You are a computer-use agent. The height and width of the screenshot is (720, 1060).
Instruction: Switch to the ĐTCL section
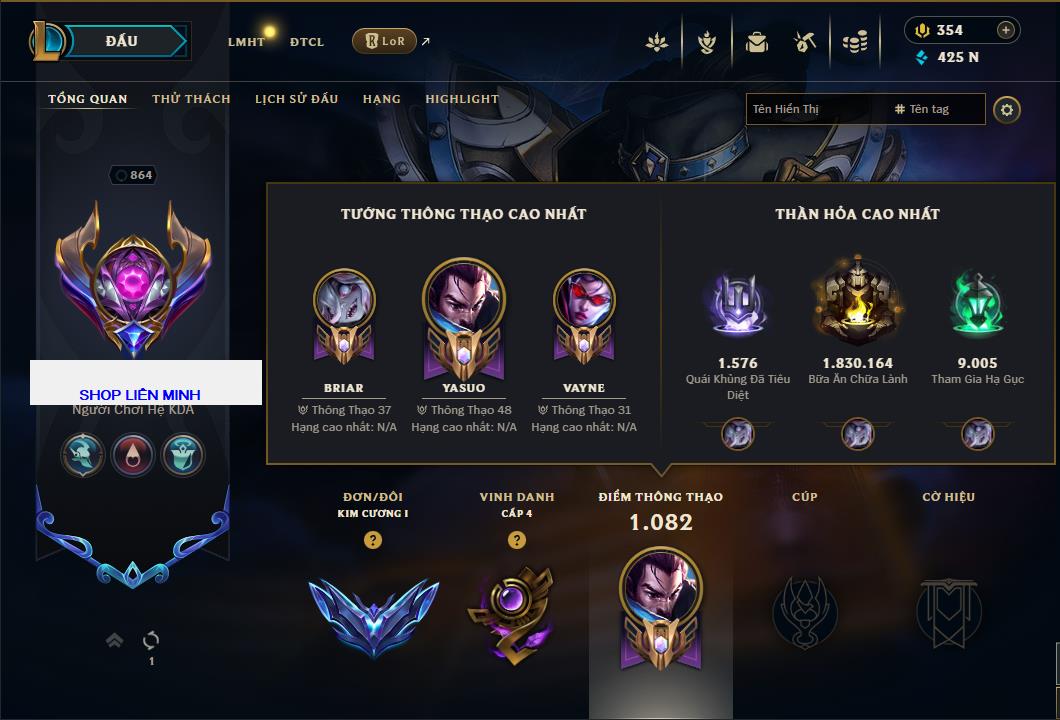(307, 42)
